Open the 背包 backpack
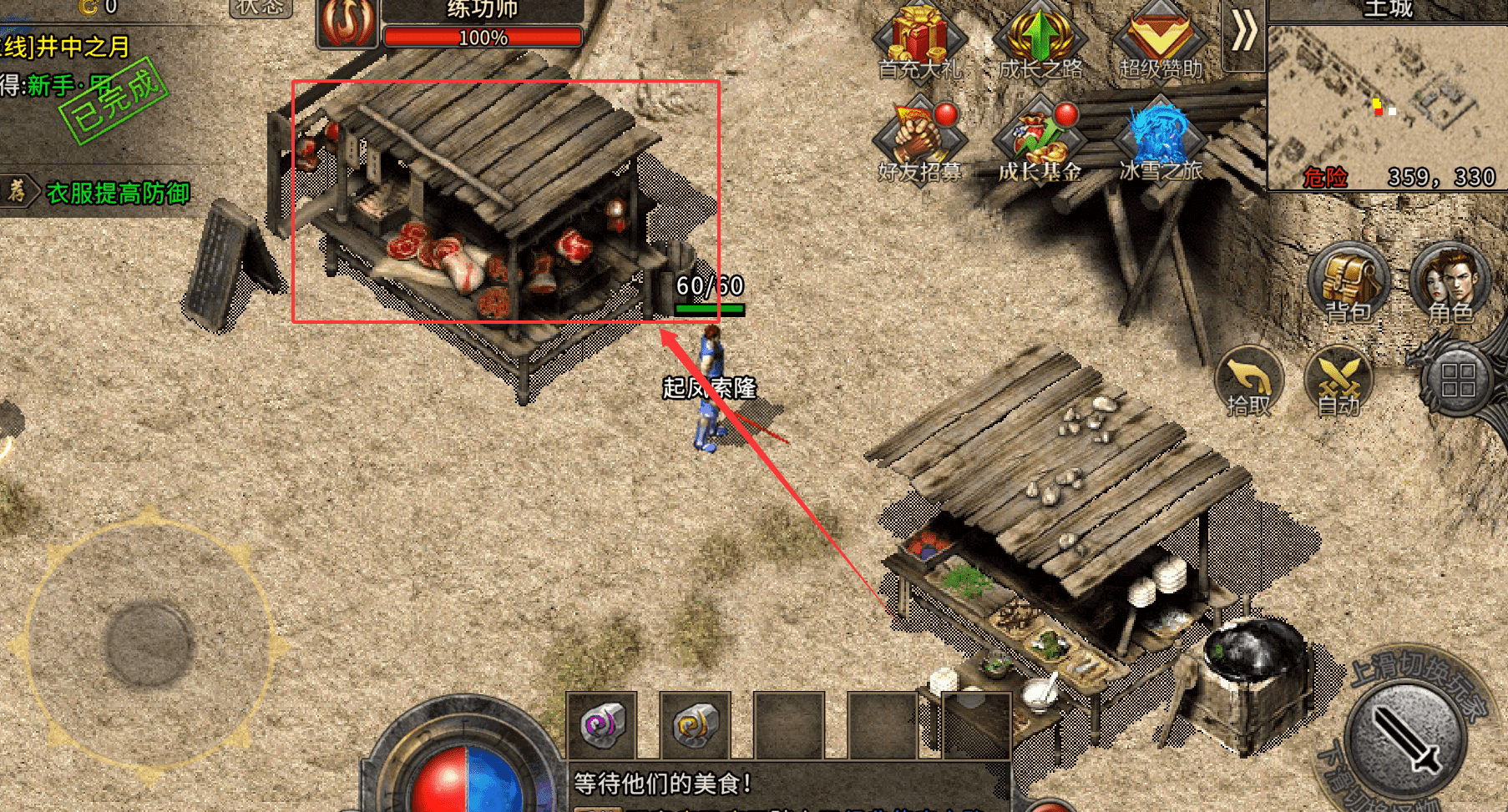 tap(1348, 282)
